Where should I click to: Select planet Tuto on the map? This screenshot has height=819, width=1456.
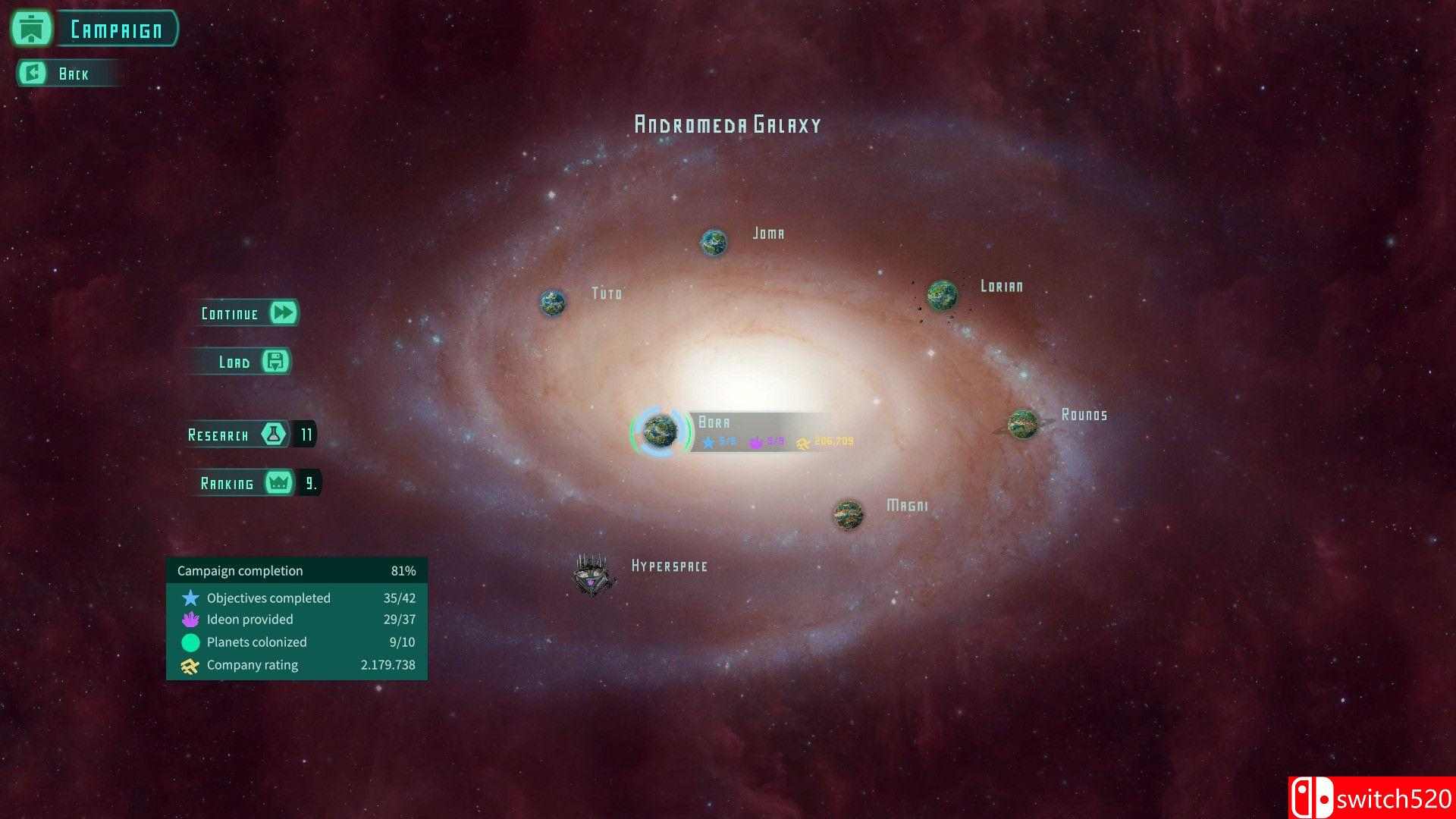(553, 303)
